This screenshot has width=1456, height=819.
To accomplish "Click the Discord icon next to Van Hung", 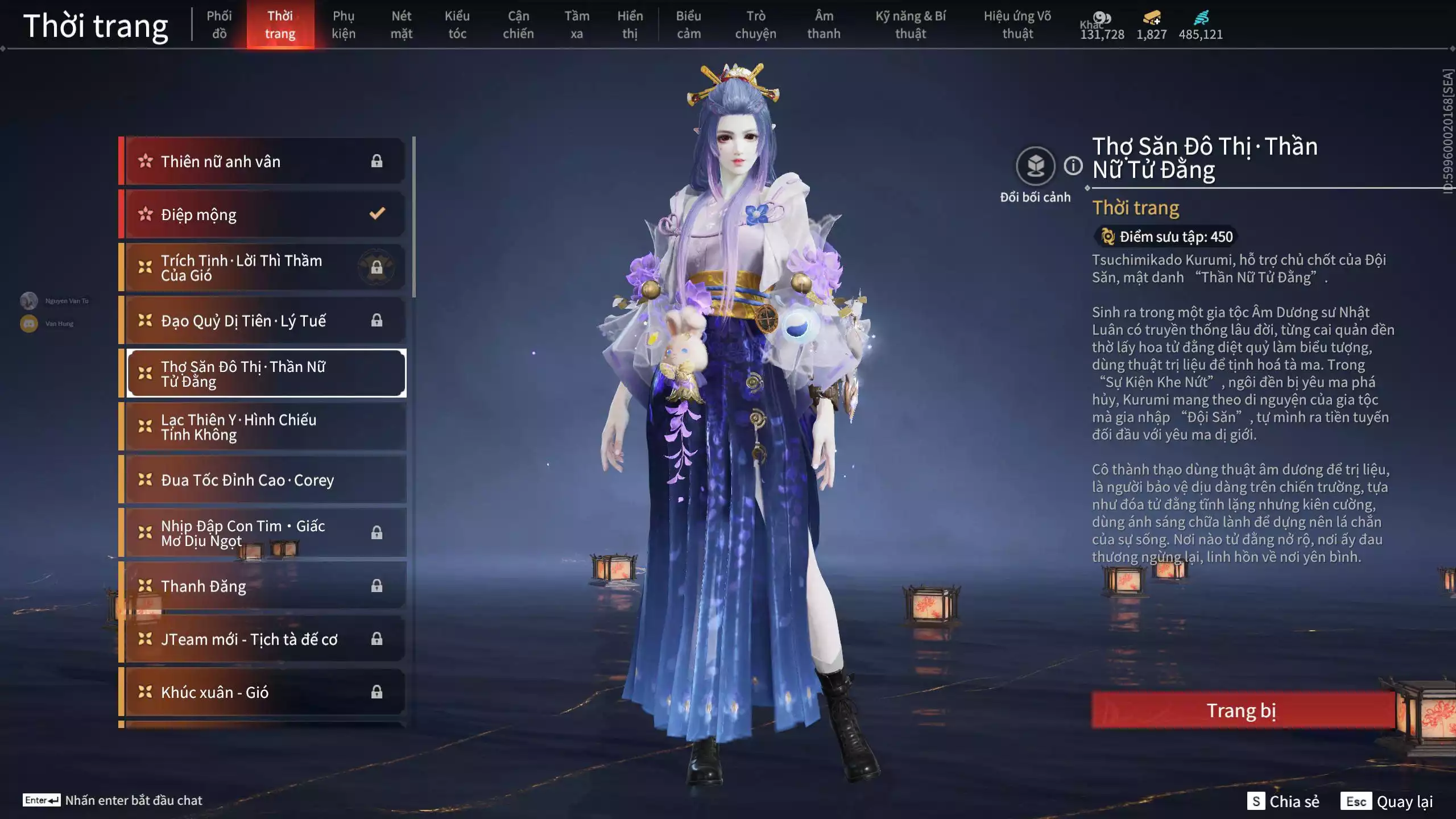I will pyautogui.click(x=28, y=322).
